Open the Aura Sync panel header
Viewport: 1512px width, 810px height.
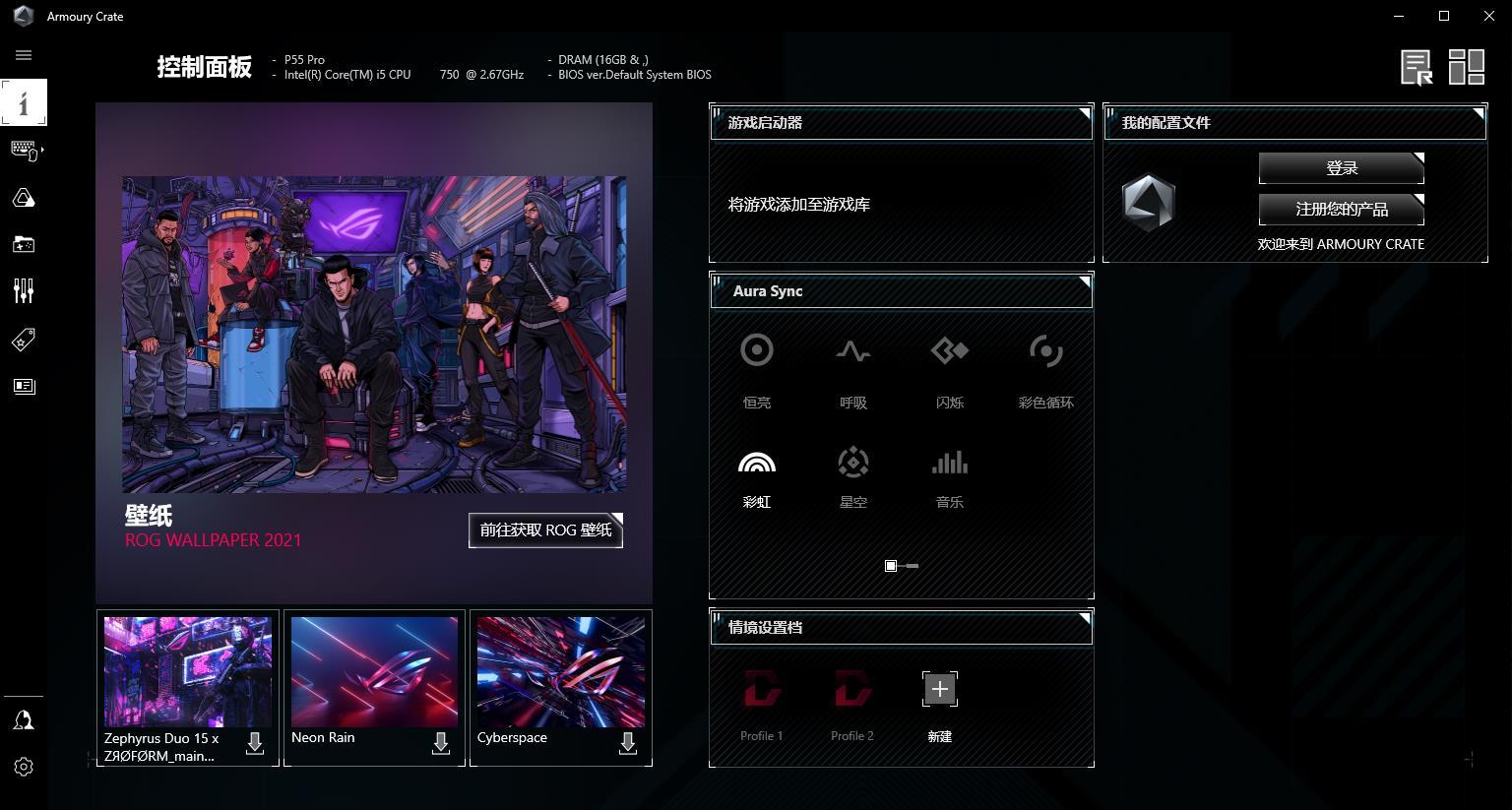[901, 291]
